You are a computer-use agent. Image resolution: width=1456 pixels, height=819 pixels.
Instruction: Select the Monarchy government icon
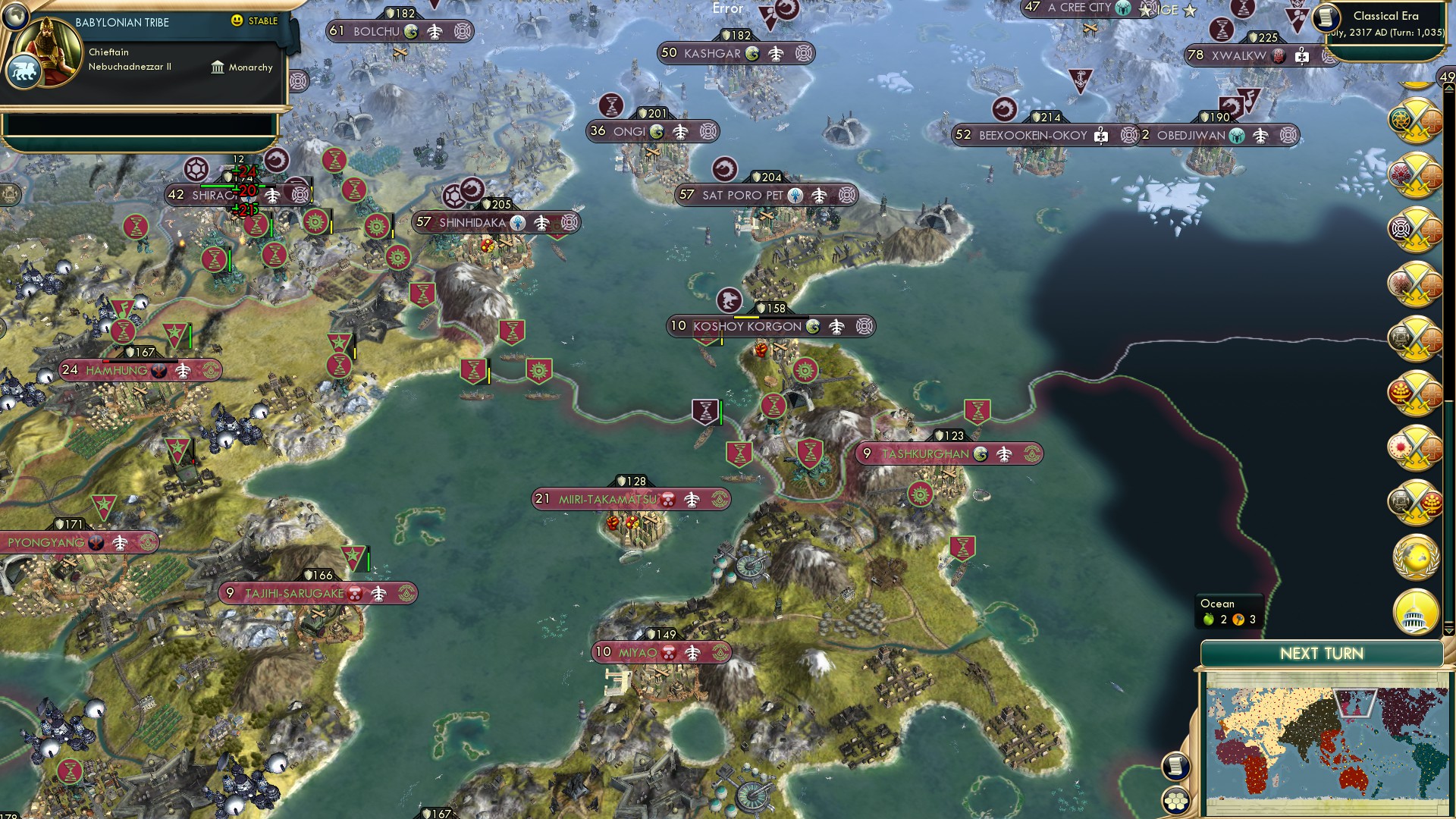click(x=218, y=67)
